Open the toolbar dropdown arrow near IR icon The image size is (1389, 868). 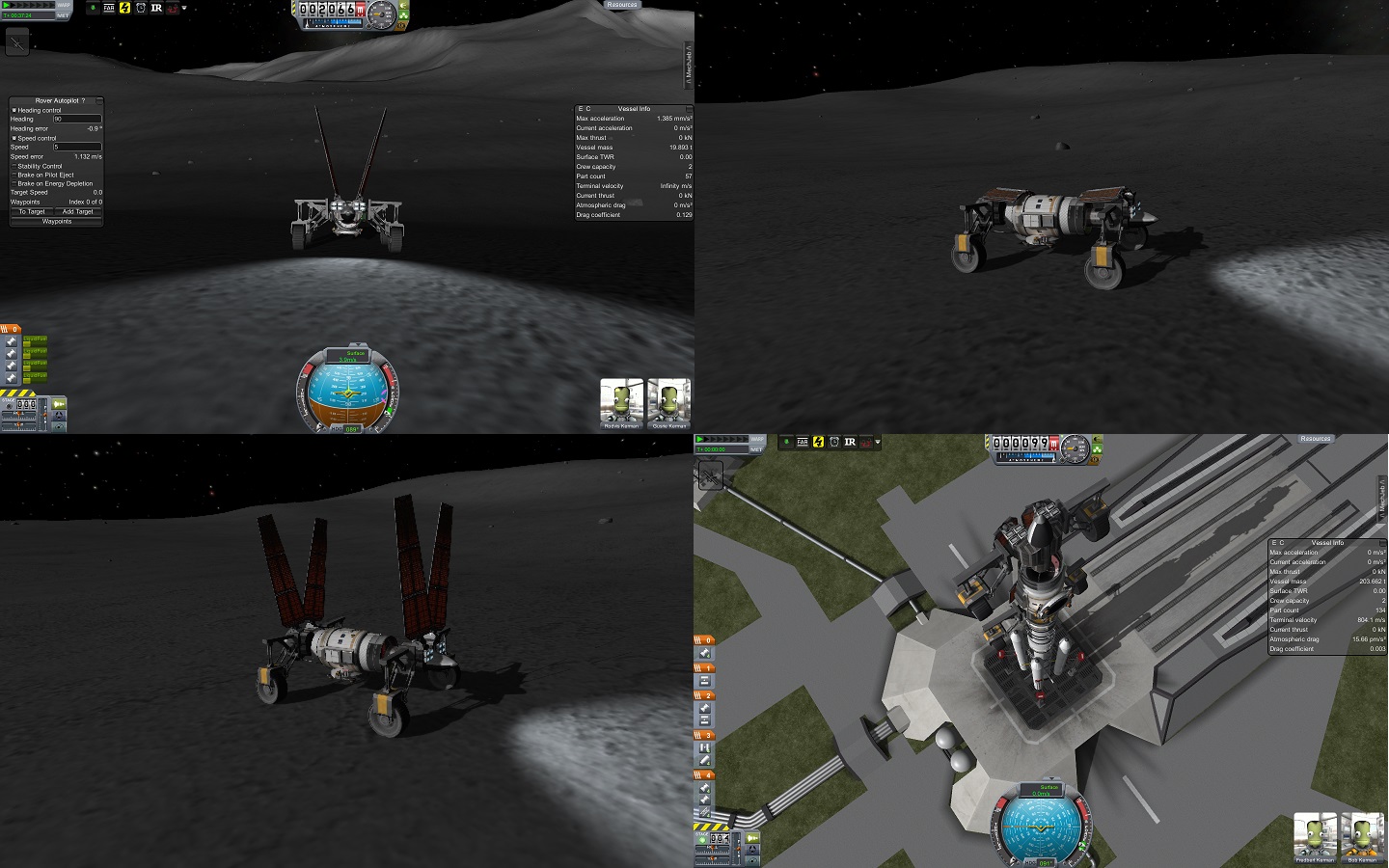184,9
